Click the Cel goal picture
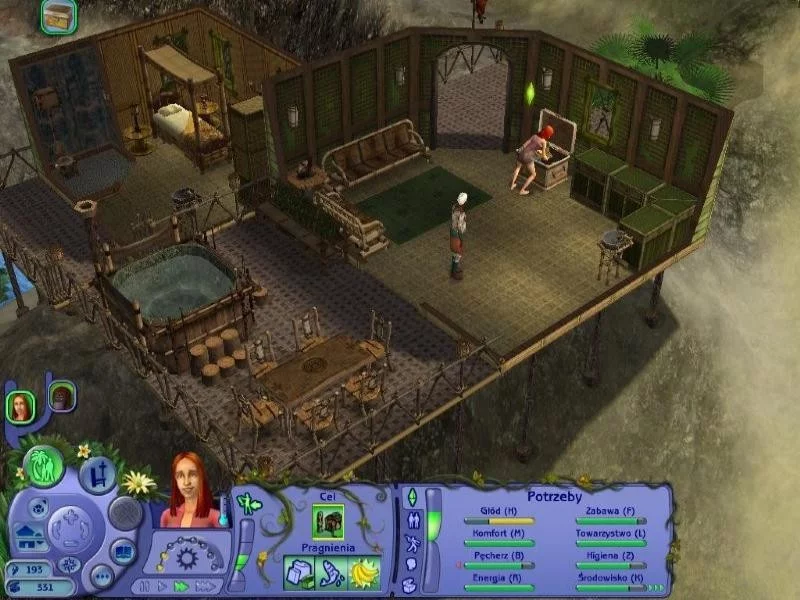The width and height of the screenshot is (800, 600). 328,520
